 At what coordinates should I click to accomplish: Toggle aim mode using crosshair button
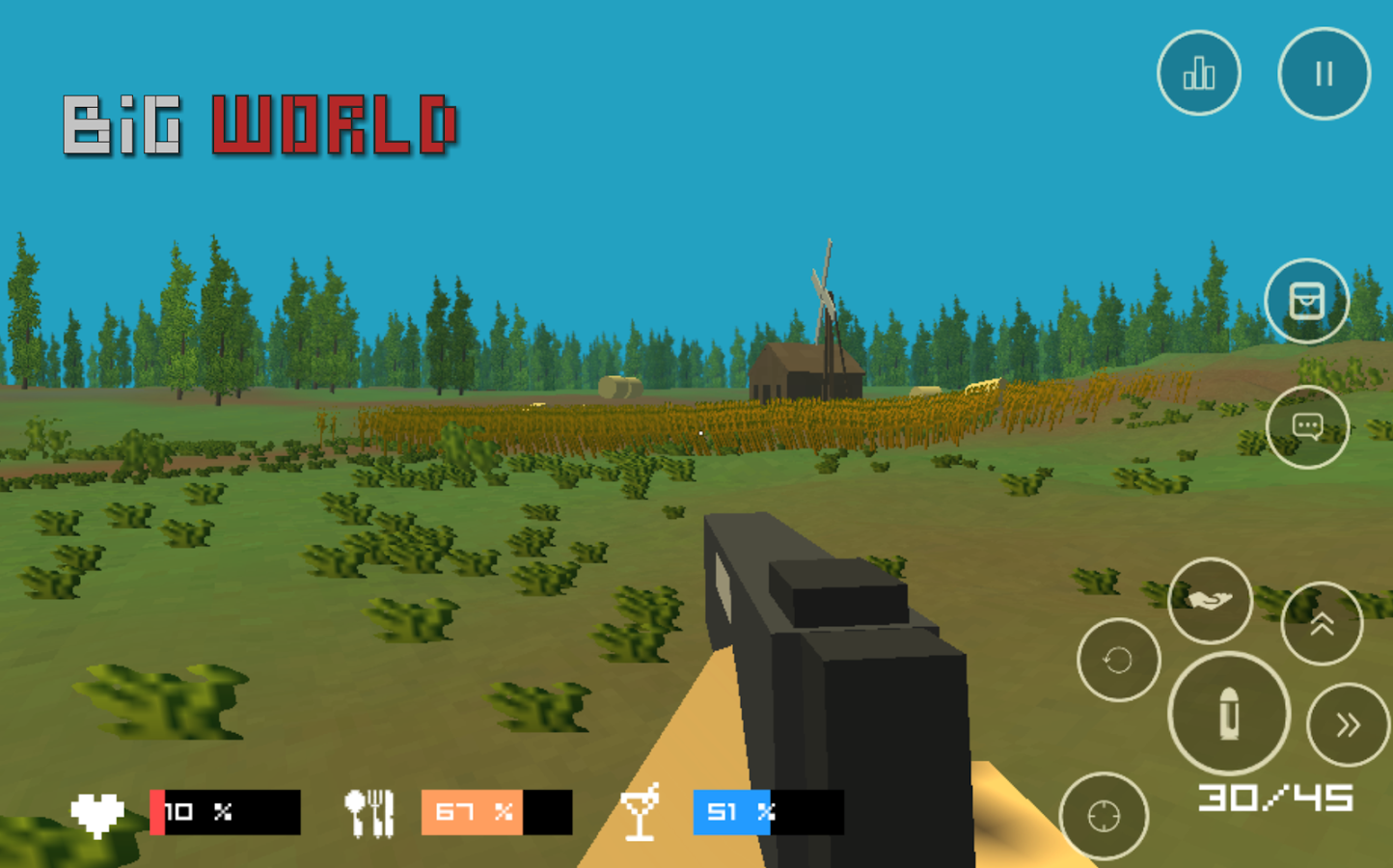coord(1103,815)
